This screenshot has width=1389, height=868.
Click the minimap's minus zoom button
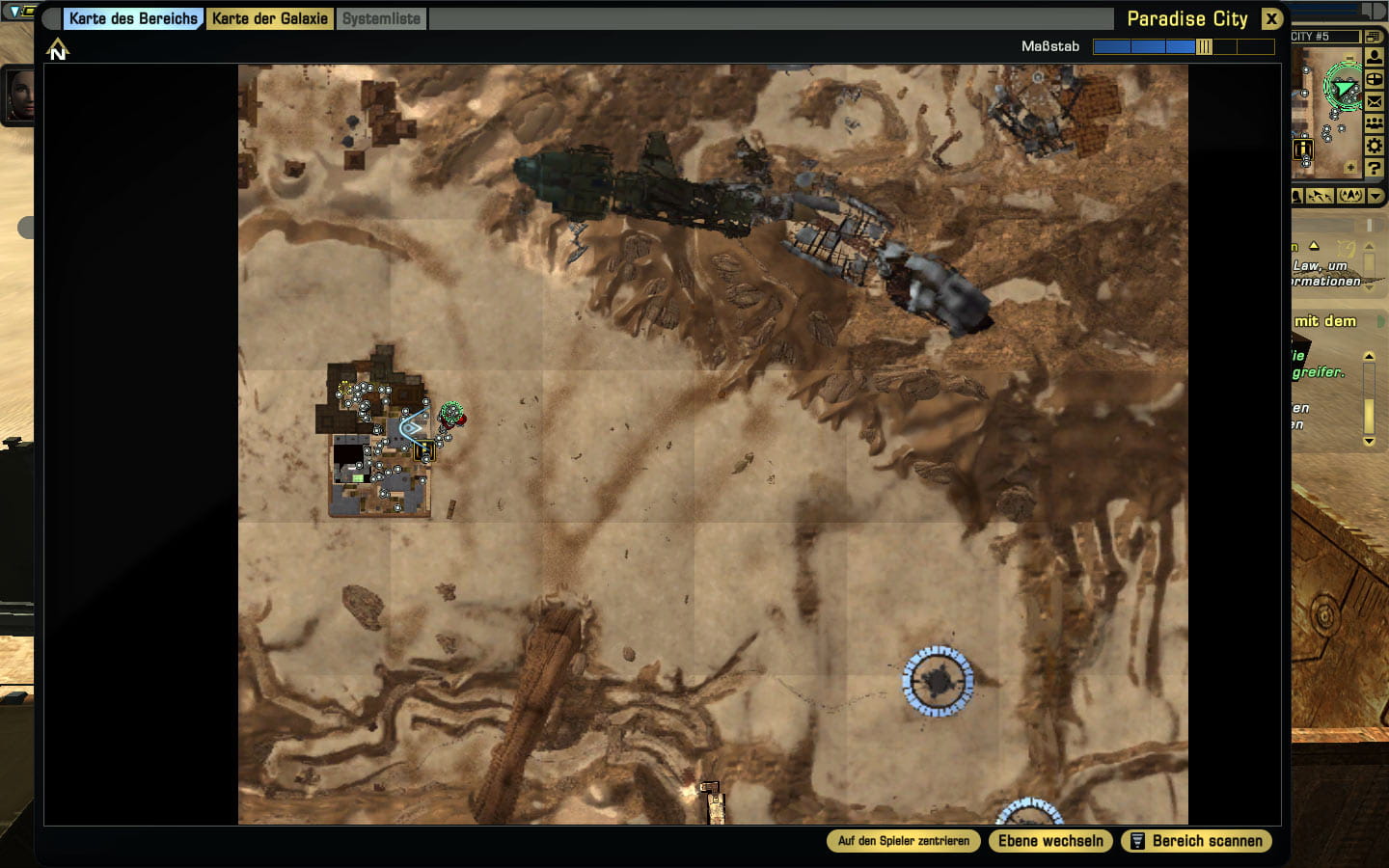tap(1349, 57)
